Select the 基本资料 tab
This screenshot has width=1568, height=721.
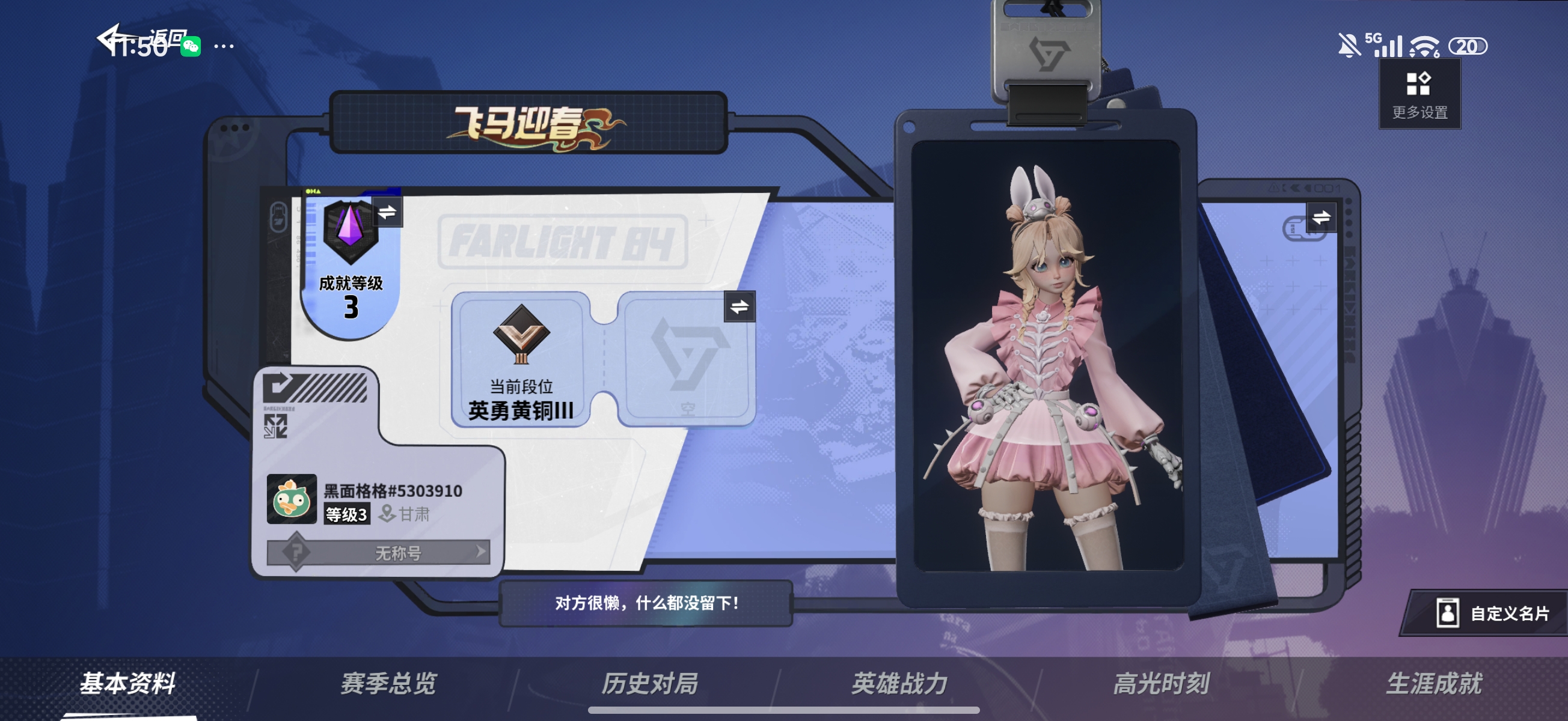click(128, 683)
